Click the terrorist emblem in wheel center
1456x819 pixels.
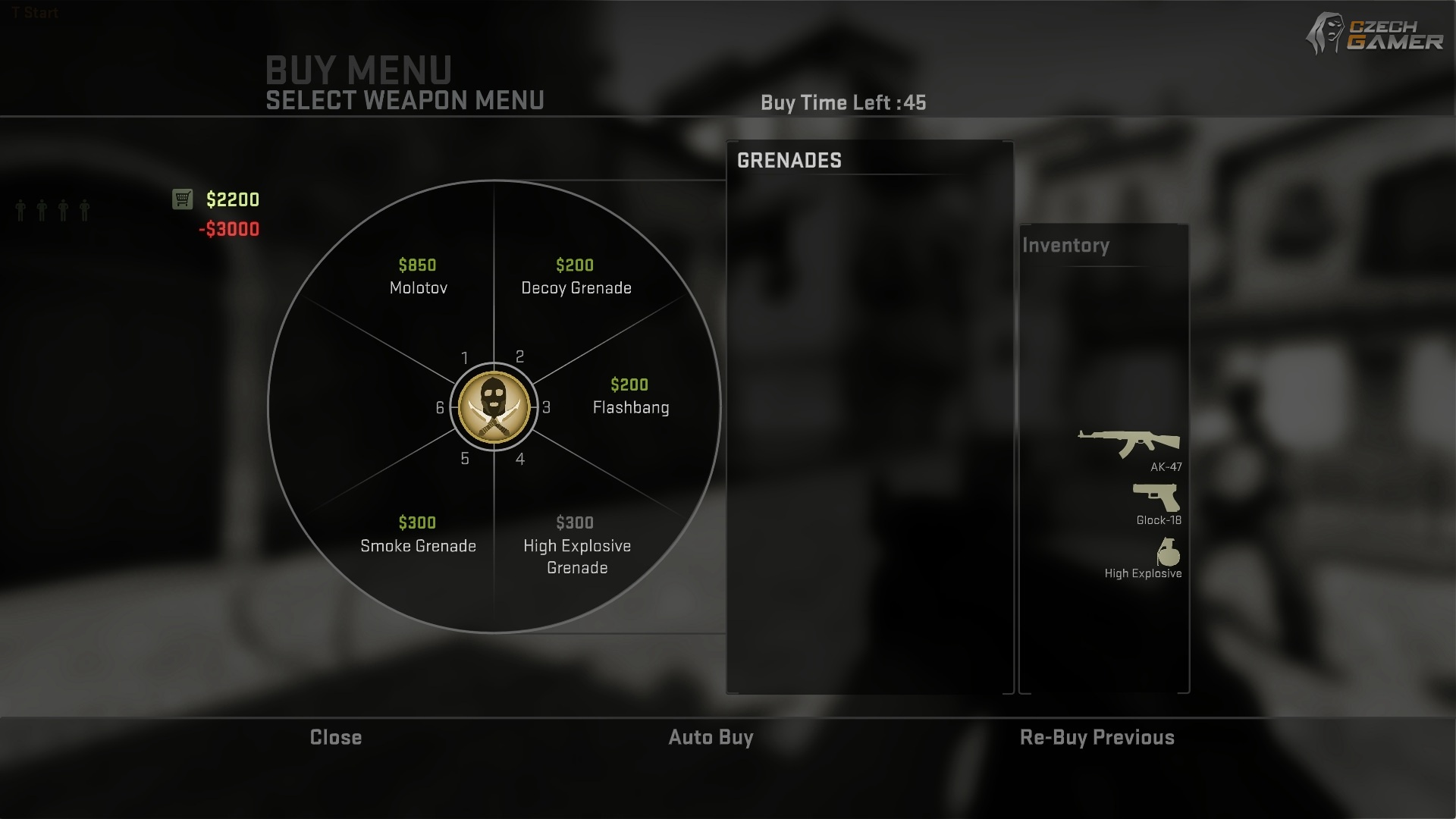494,406
